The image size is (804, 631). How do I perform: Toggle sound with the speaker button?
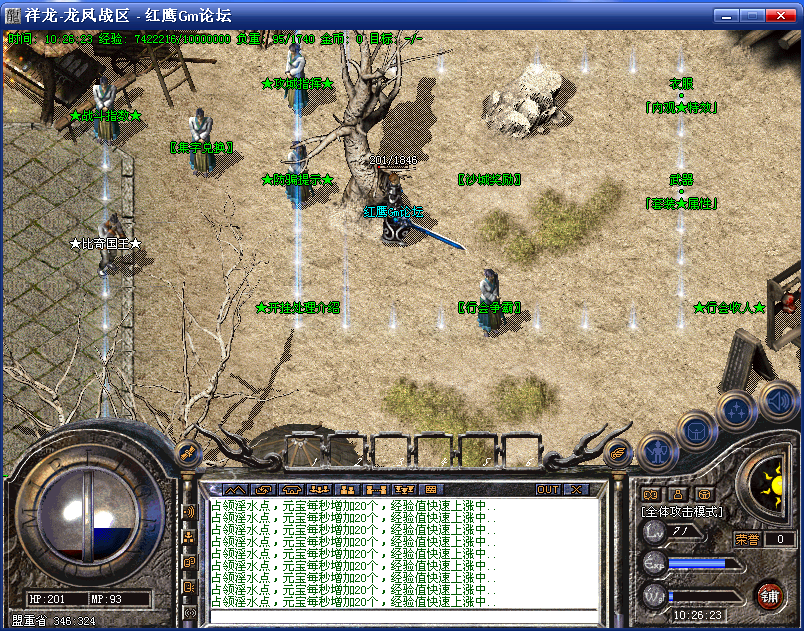pyautogui.click(x=776, y=402)
